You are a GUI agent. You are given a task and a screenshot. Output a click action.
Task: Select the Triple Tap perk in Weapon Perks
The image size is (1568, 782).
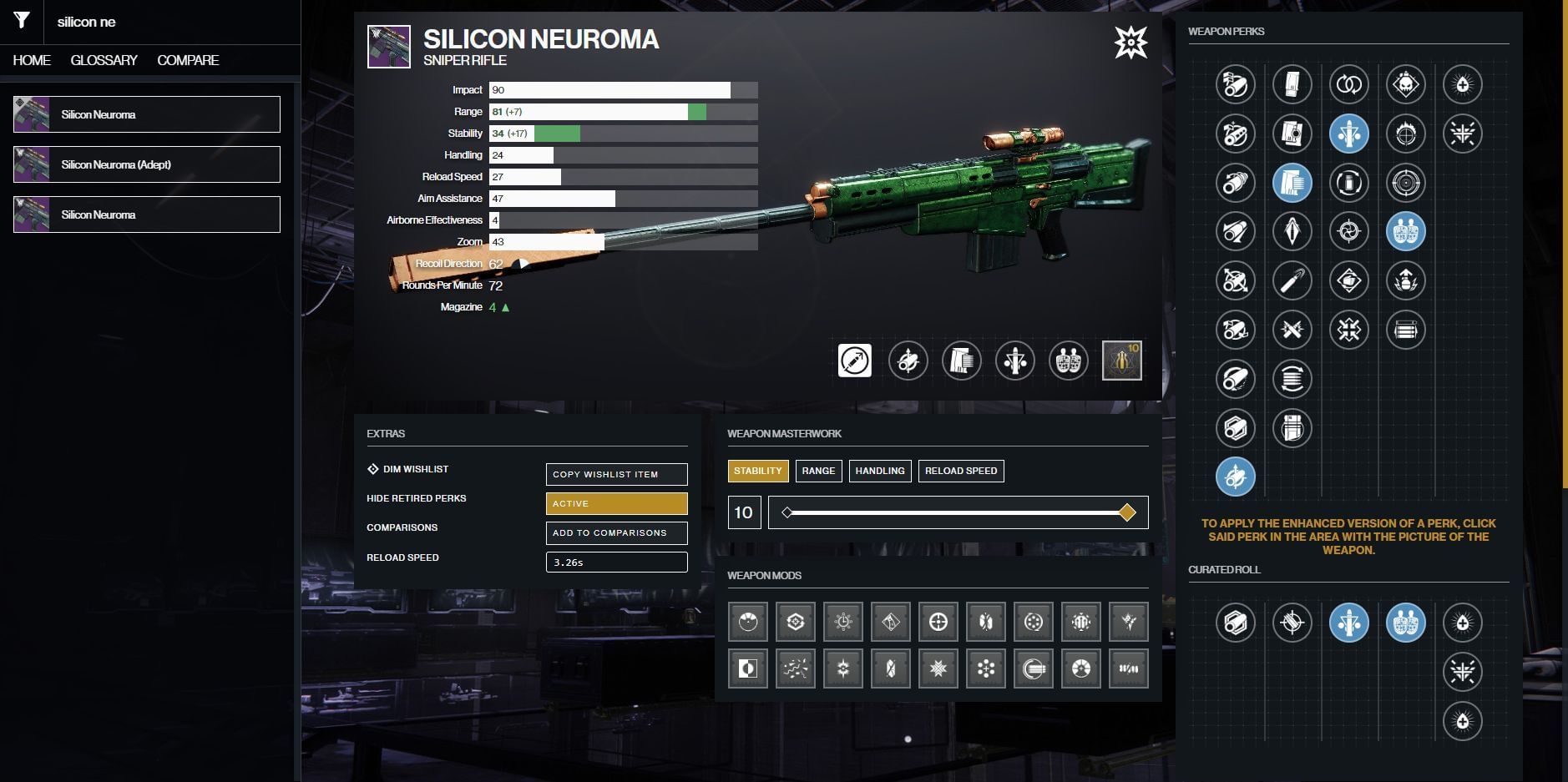click(1347, 134)
